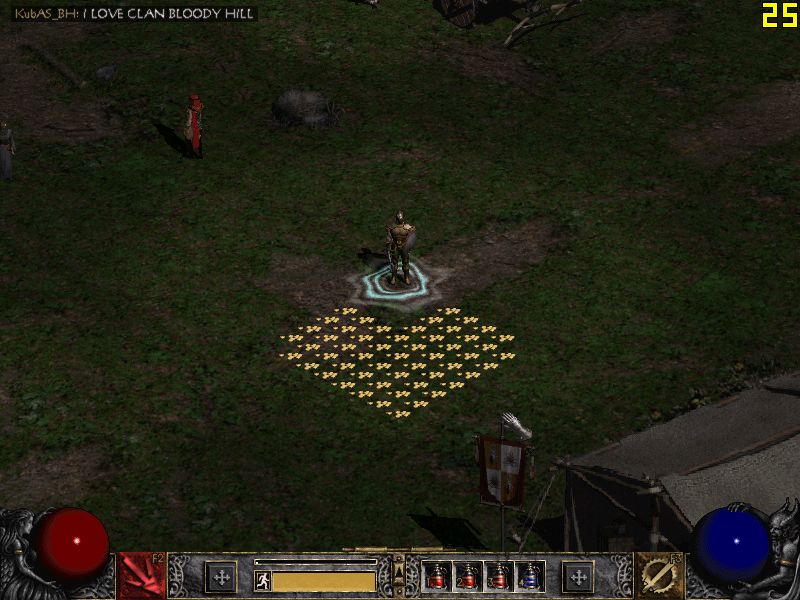Select the red left-hand attack skill icon
Screen dimensions: 800x600
(x=141, y=576)
